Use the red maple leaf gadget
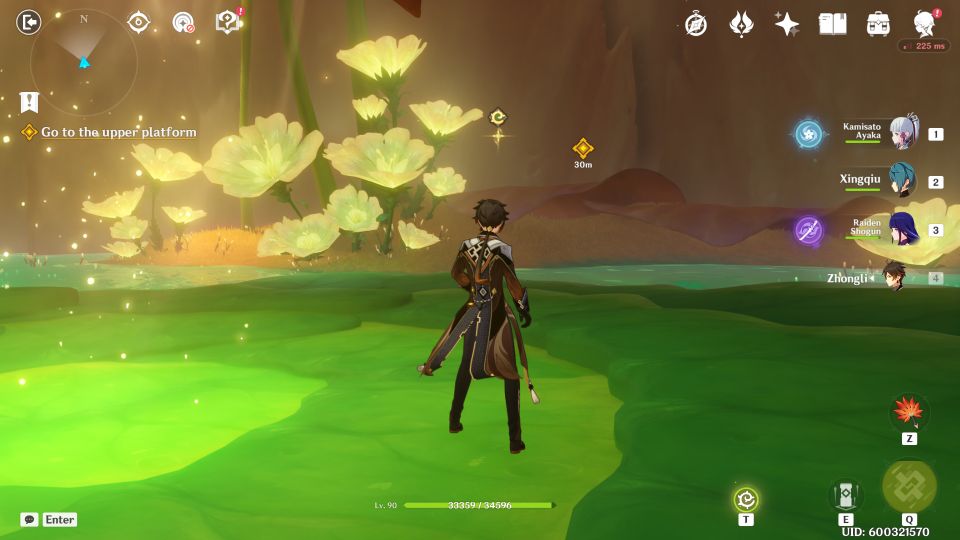Image resolution: width=960 pixels, height=540 pixels. point(909,411)
